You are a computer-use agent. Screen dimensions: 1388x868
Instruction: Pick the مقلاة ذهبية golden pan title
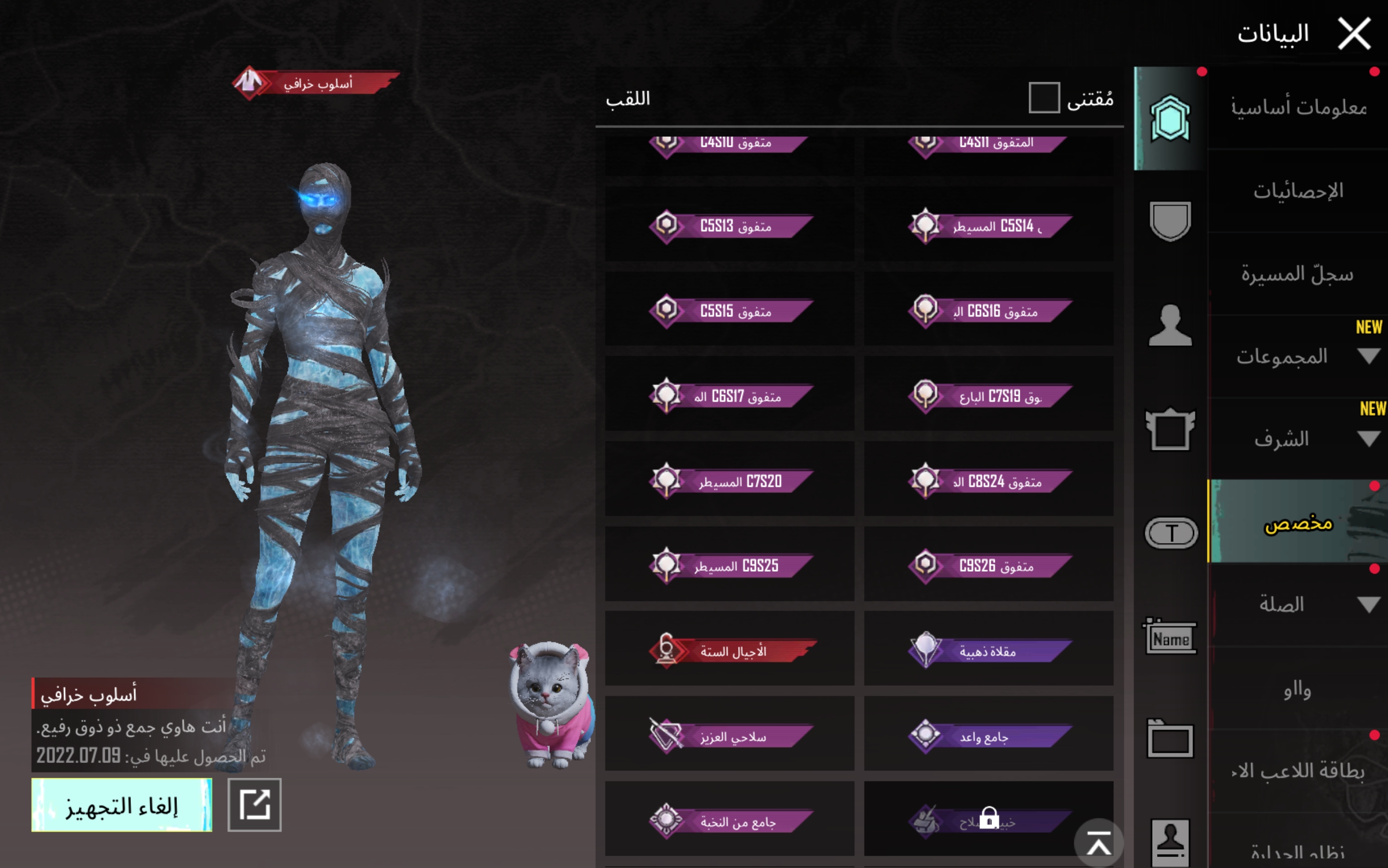tap(988, 651)
